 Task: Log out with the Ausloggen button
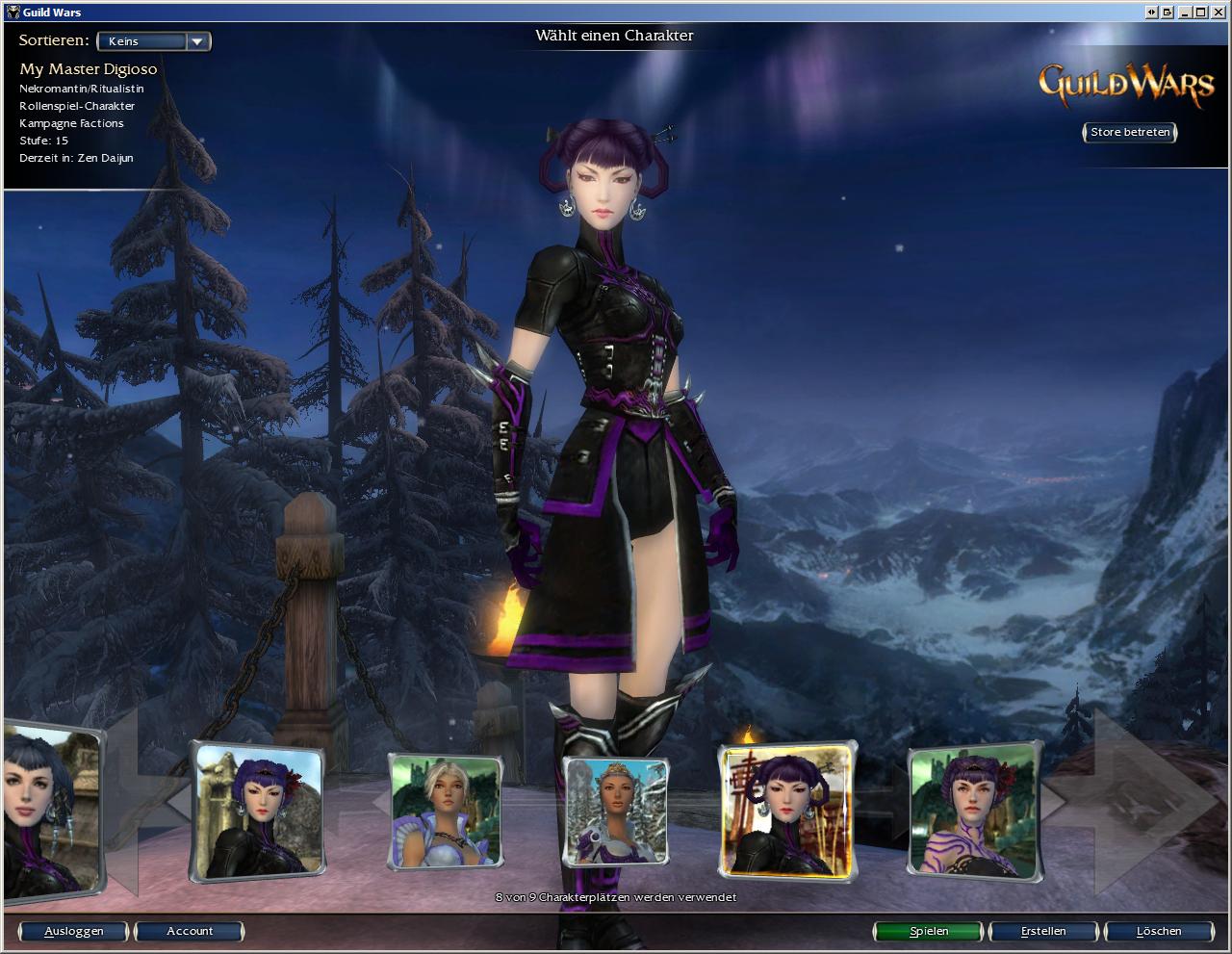click(x=73, y=931)
